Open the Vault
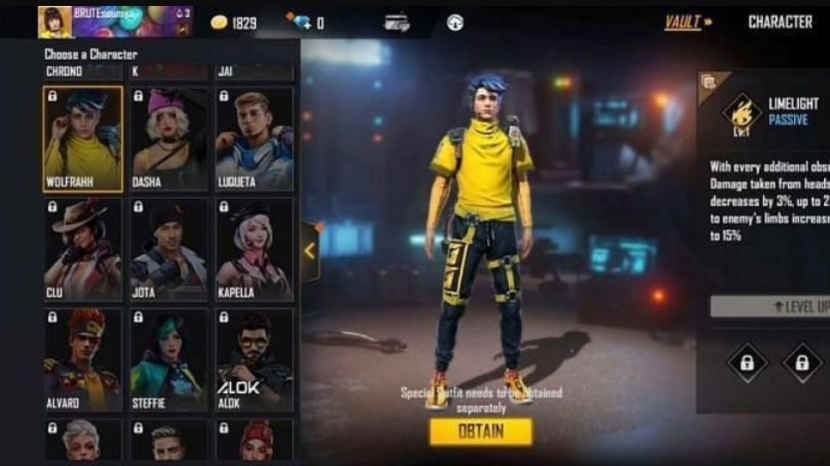 coord(688,21)
